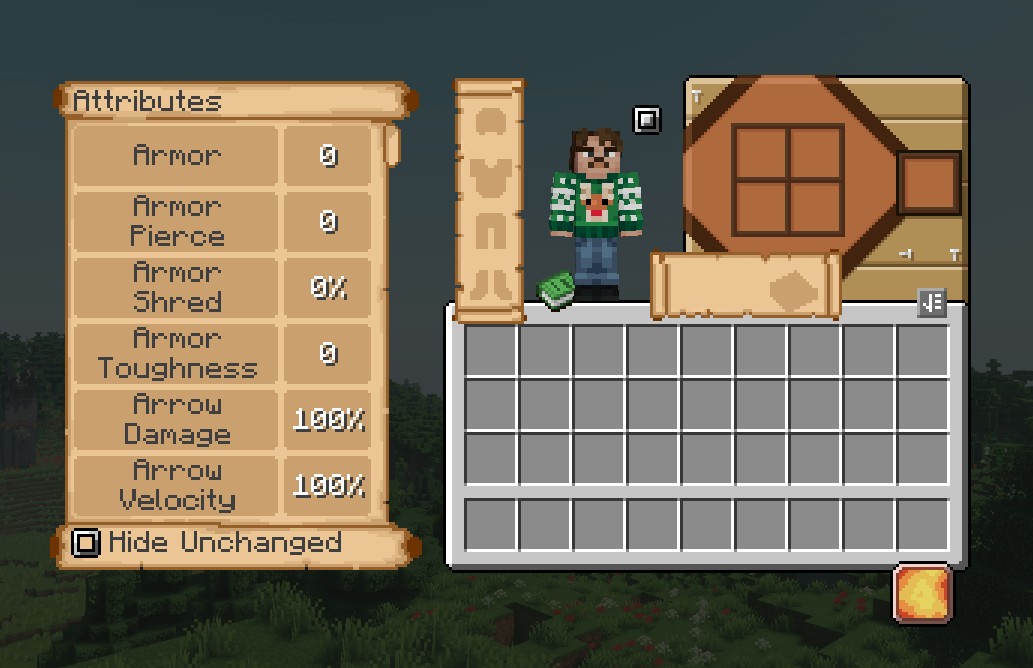Screen dimensions: 1033x668
Task: Click the small square button beside the player
Action: pyautogui.click(x=647, y=120)
